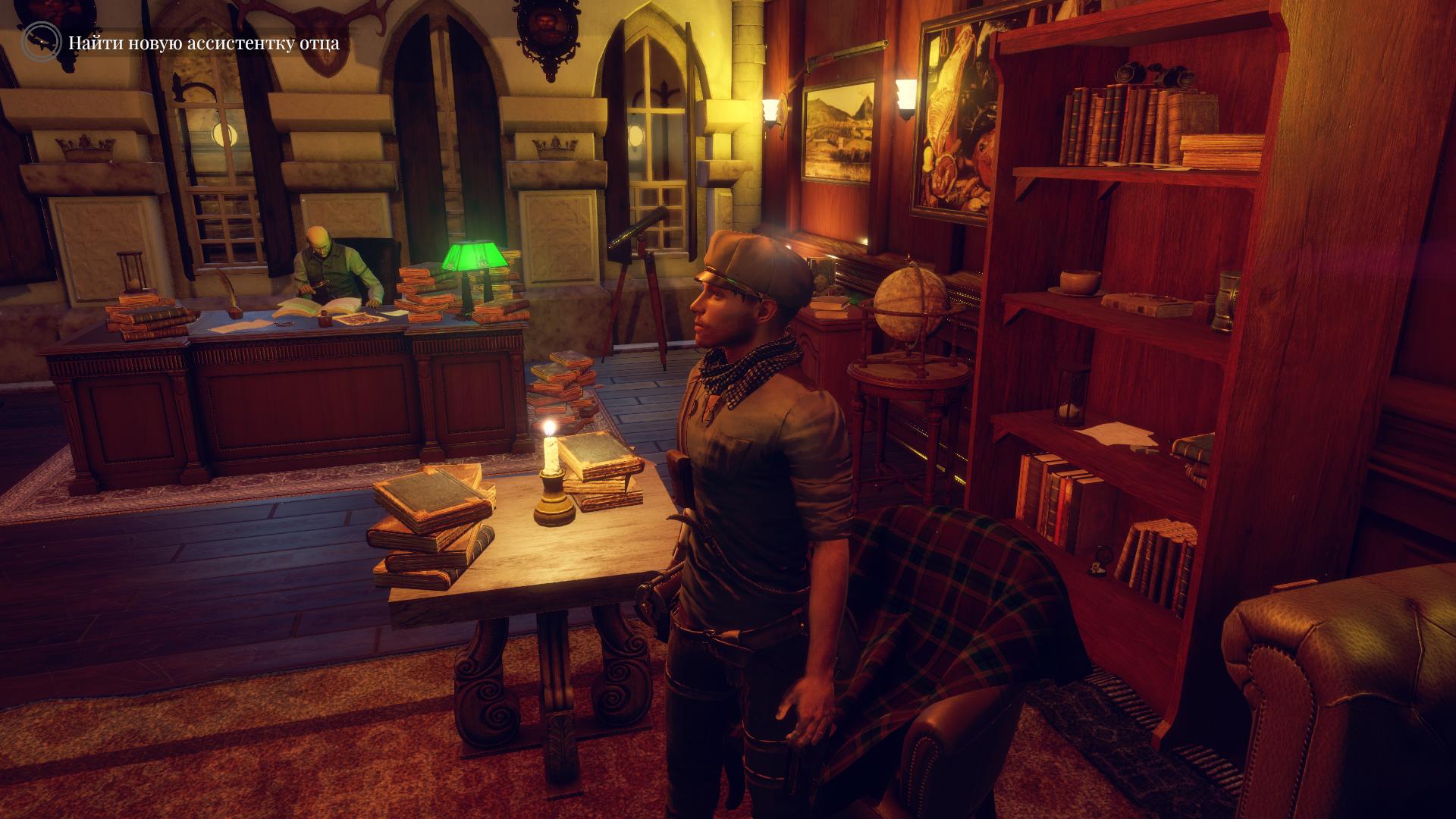The width and height of the screenshot is (1456, 819).
Task: Select the objective text "Найти новую ассистентку отца"
Action: pos(204,43)
